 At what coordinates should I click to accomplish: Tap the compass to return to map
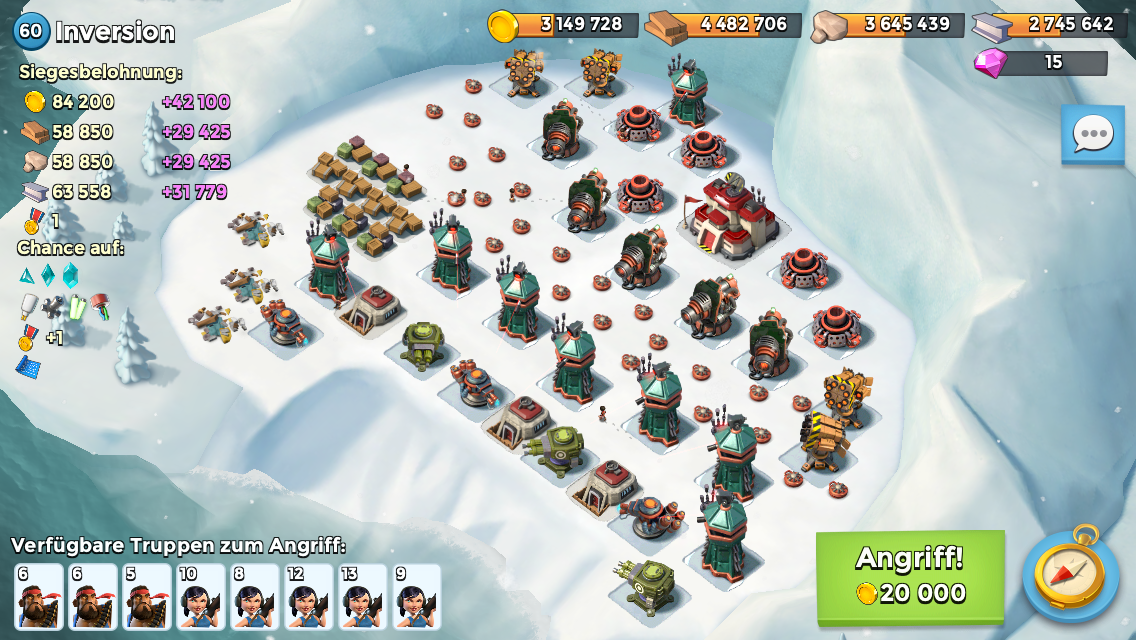[x=1070, y=574]
